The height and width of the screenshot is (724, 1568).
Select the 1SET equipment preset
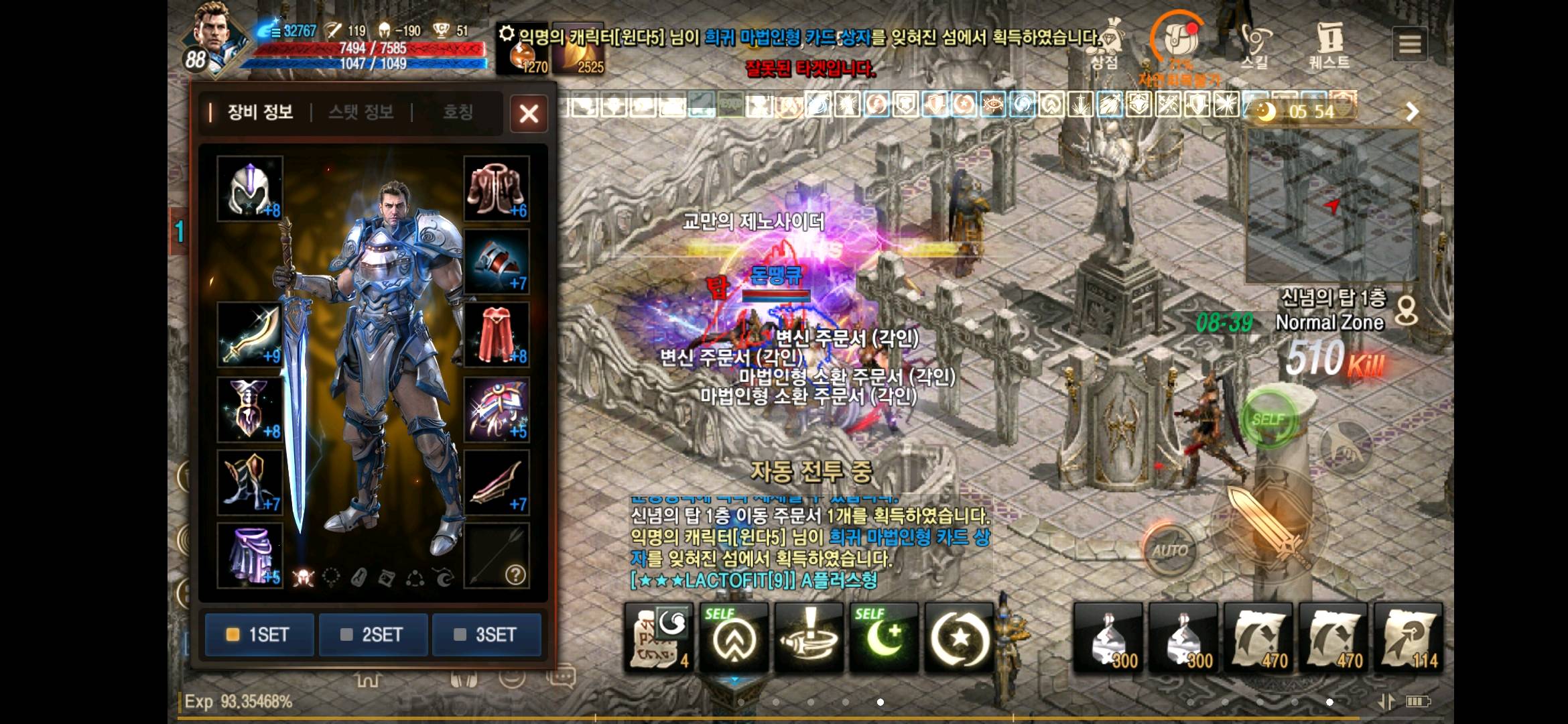[259, 634]
